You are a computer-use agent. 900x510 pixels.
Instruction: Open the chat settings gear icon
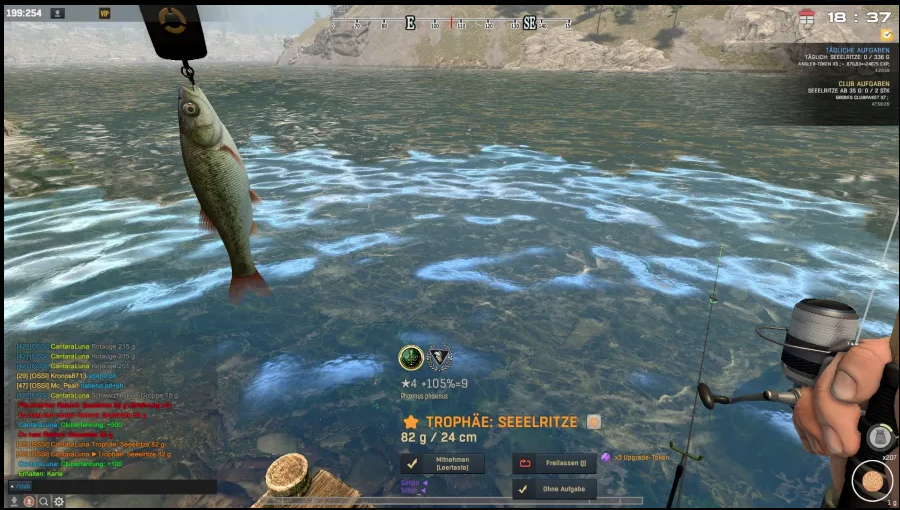(59, 501)
